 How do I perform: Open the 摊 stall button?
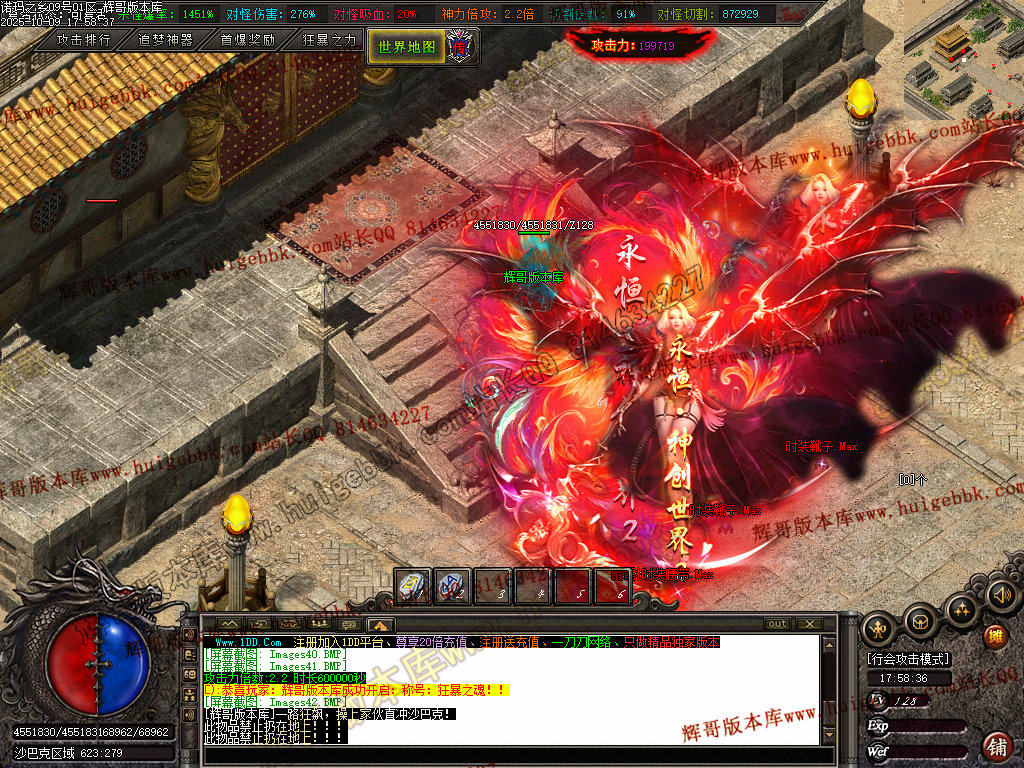pos(995,636)
